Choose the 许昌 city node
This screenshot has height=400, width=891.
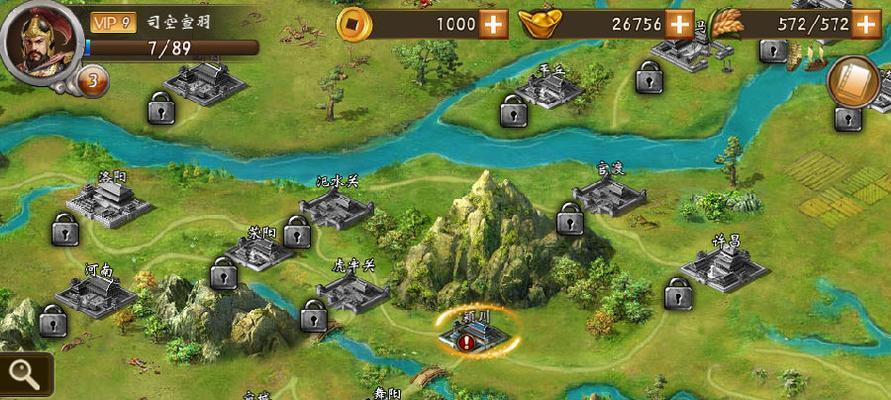724,267
